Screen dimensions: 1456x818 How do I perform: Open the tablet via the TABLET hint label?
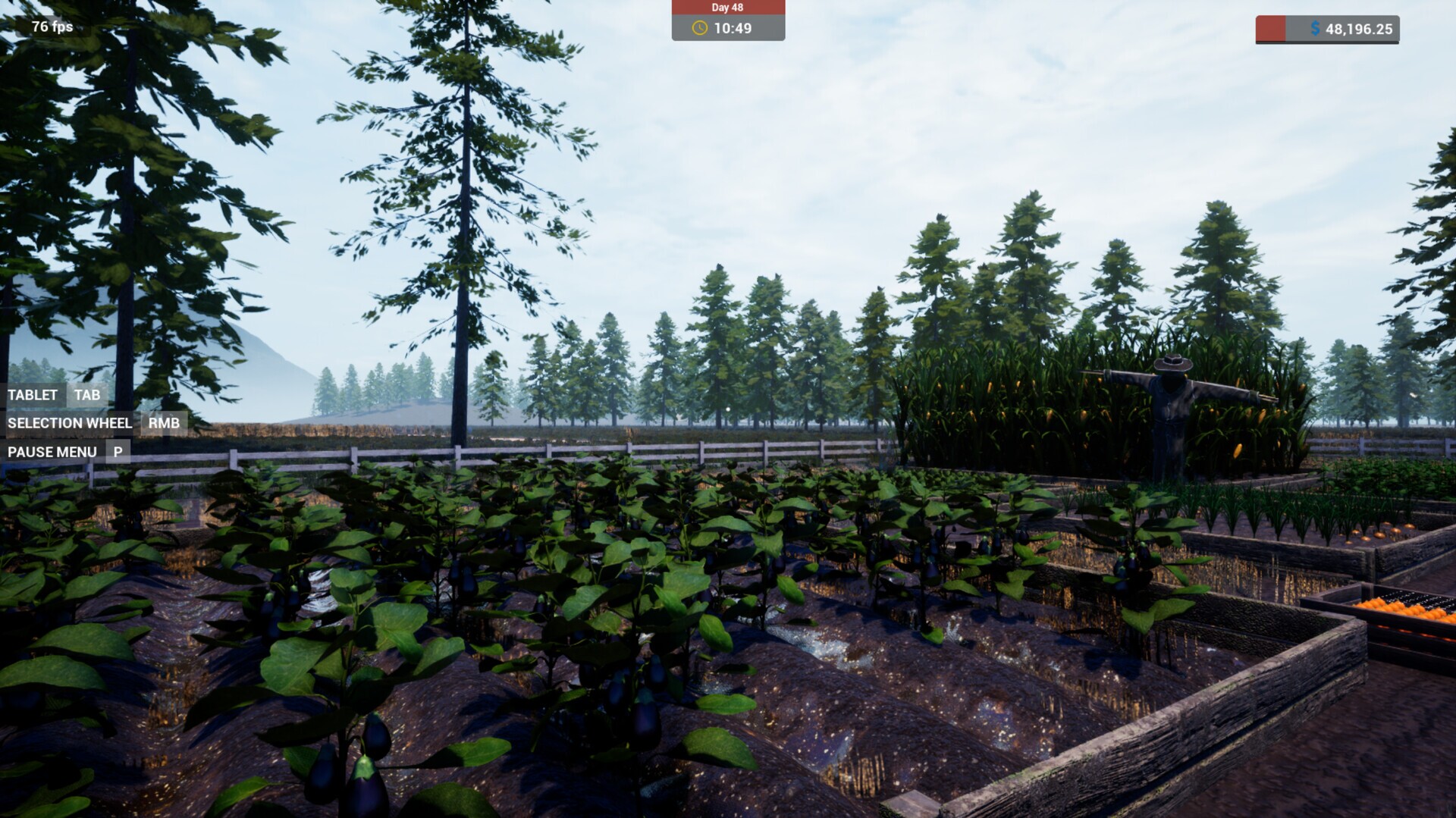coord(32,395)
